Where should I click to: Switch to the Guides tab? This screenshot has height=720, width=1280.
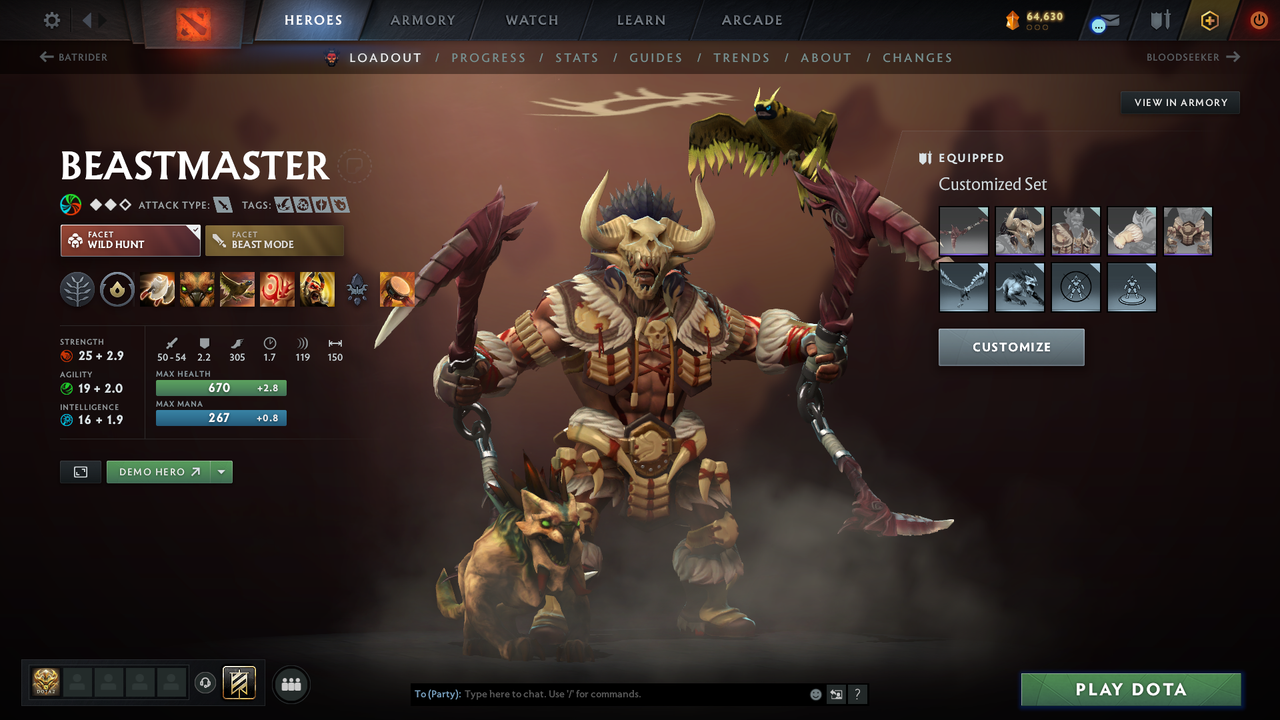pyautogui.click(x=656, y=58)
